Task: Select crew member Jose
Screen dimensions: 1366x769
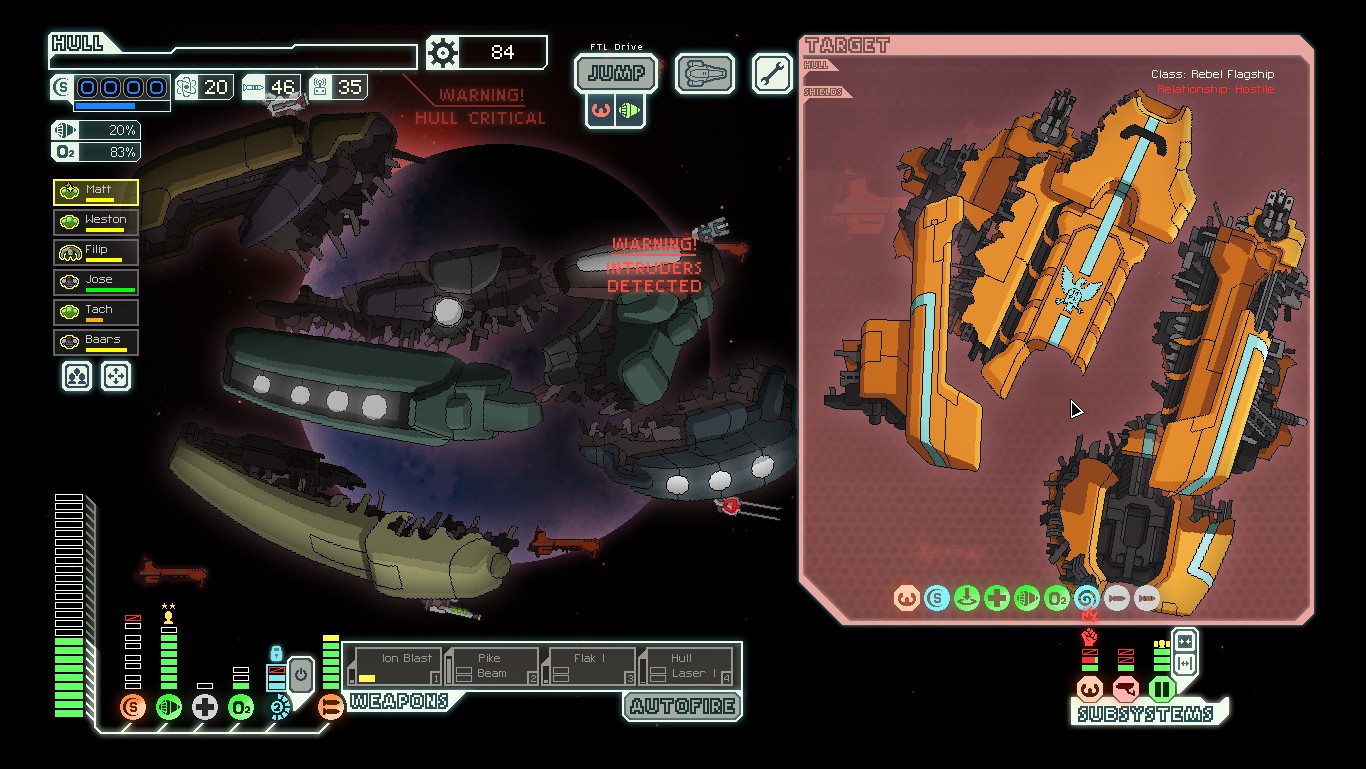Action: click(x=96, y=283)
